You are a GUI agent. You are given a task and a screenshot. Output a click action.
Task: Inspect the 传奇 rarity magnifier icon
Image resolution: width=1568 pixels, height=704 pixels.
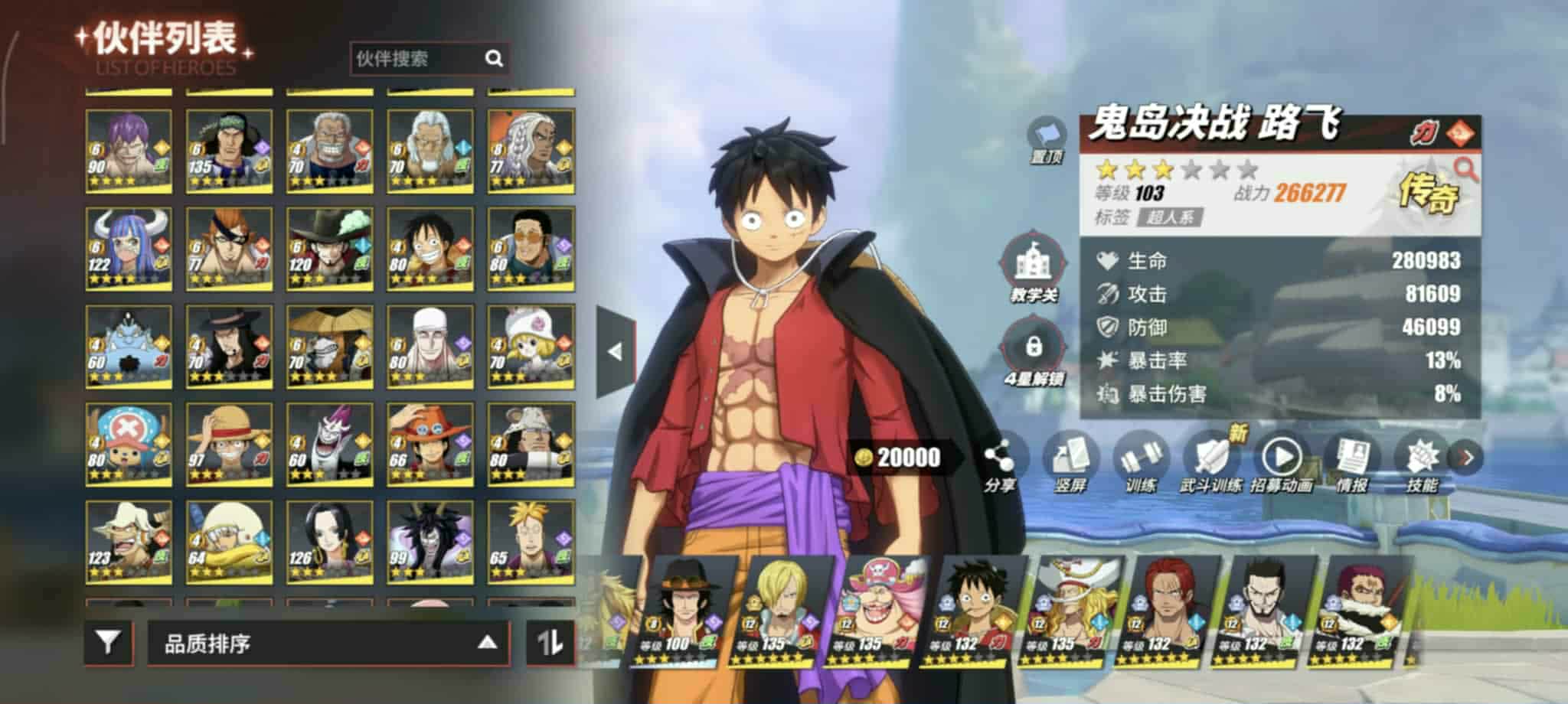(1465, 169)
